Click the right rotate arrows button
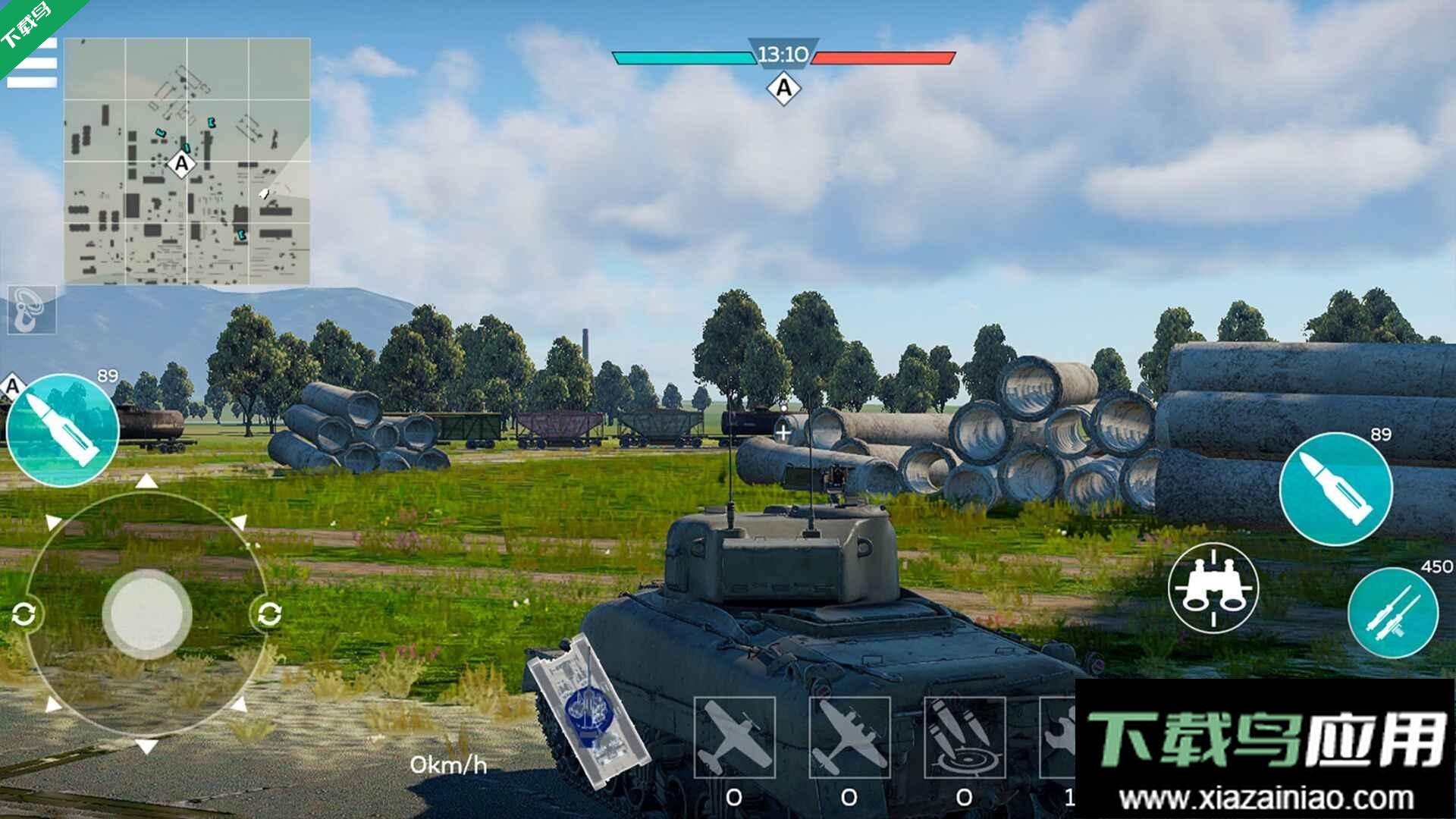1456x819 pixels. coord(269,613)
